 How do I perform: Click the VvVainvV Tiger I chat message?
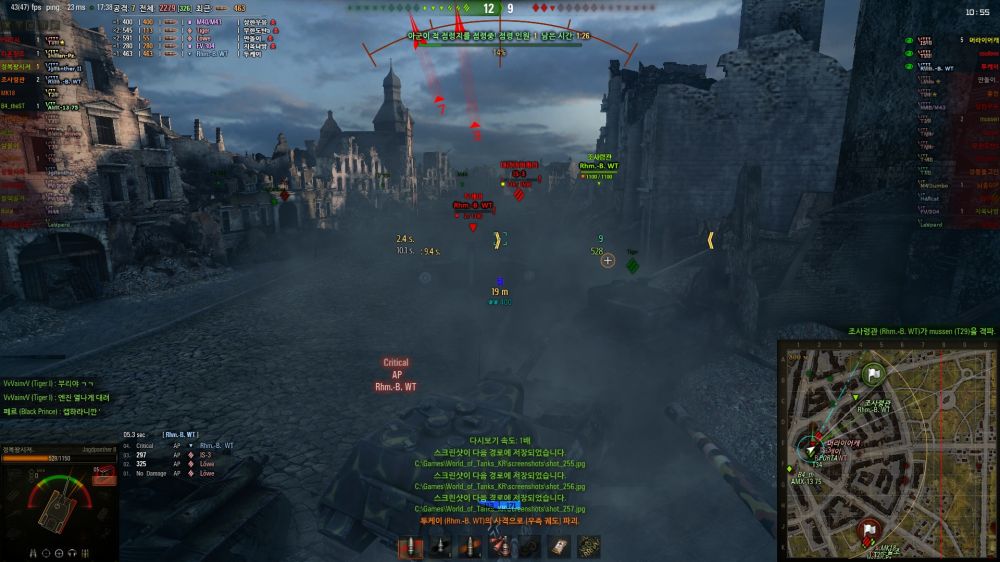coord(50,383)
